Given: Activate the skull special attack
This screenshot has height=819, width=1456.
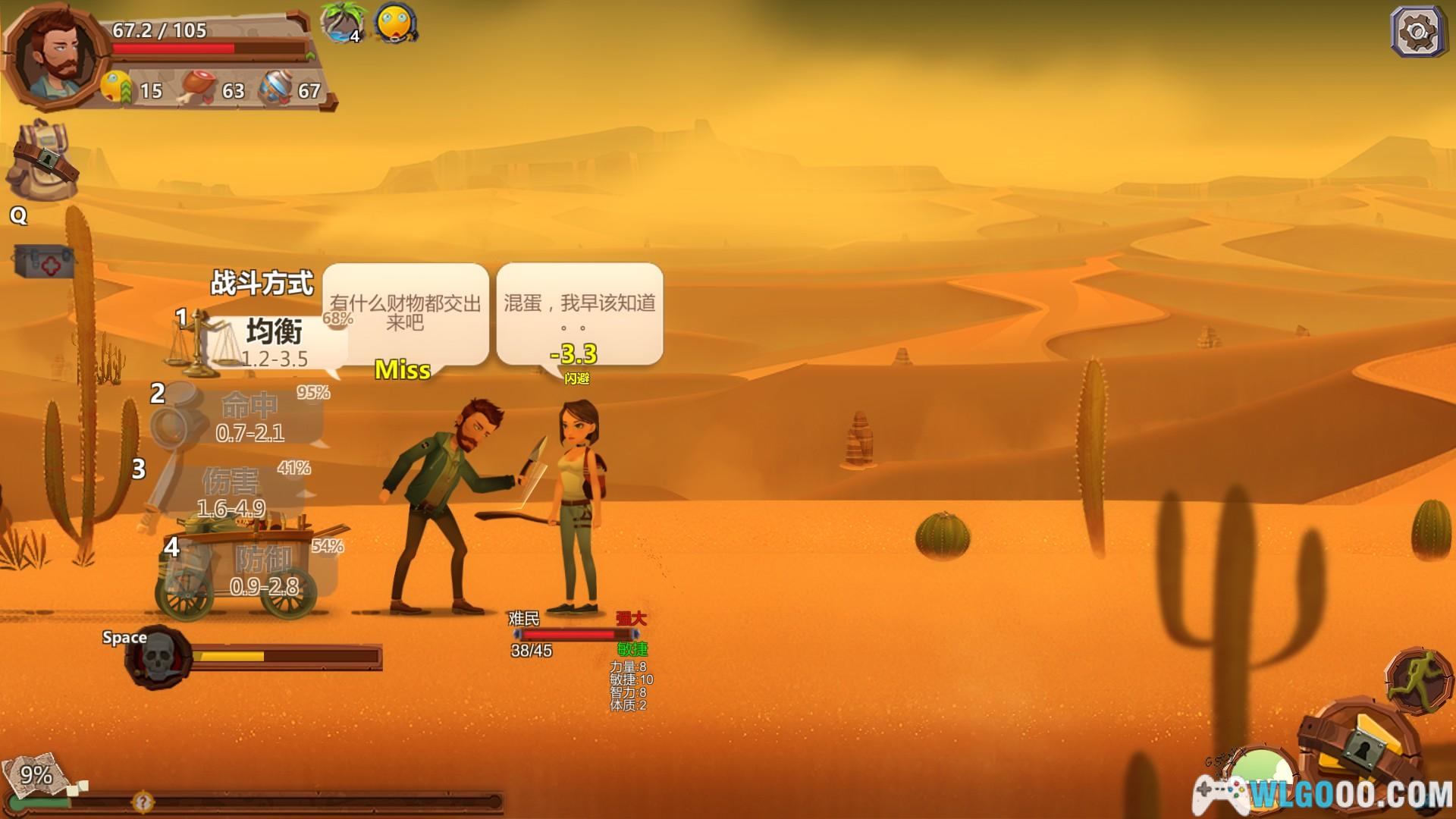Looking at the screenshot, I should 159,657.
